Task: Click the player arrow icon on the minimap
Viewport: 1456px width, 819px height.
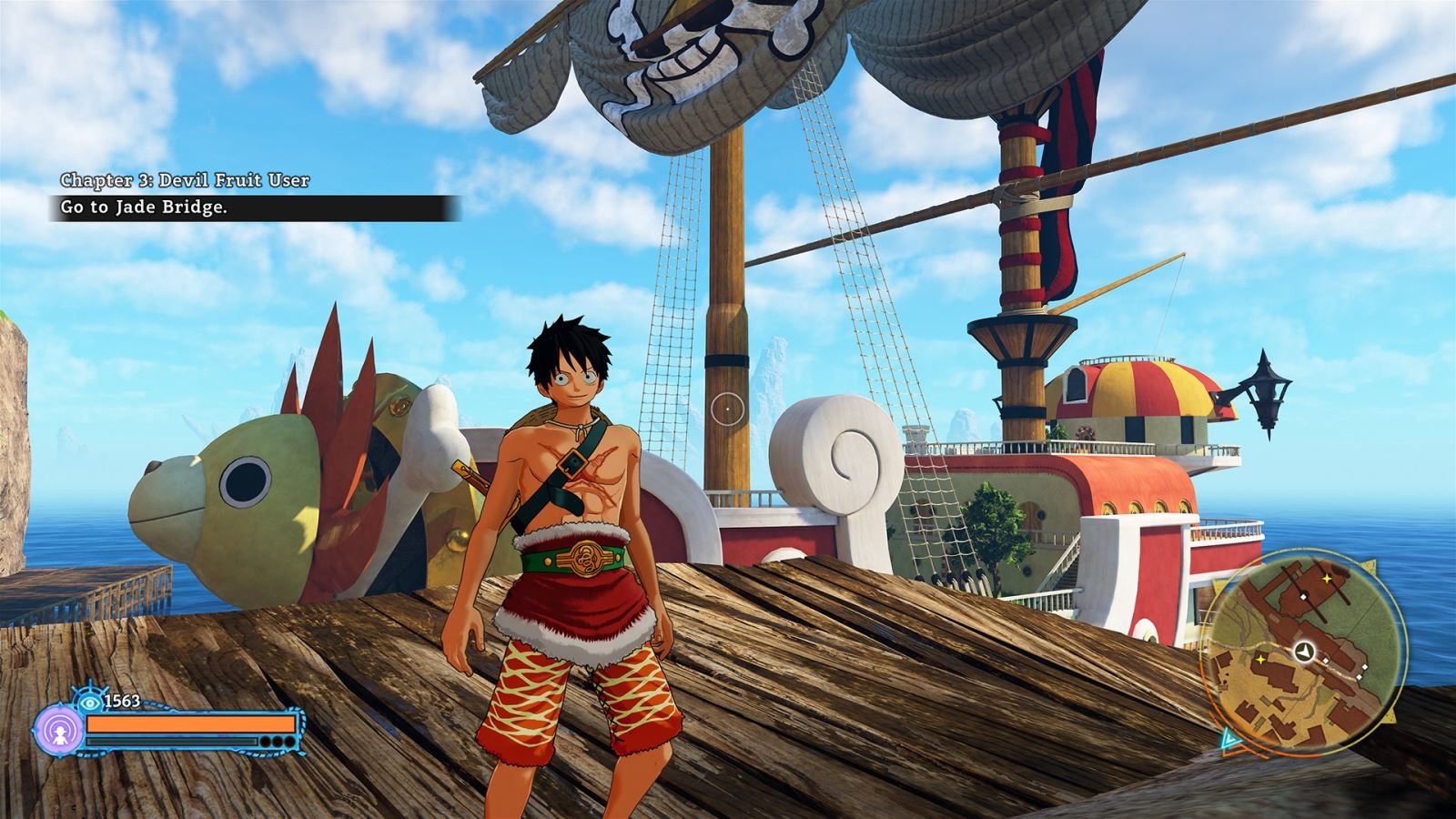Action: coord(1304,650)
